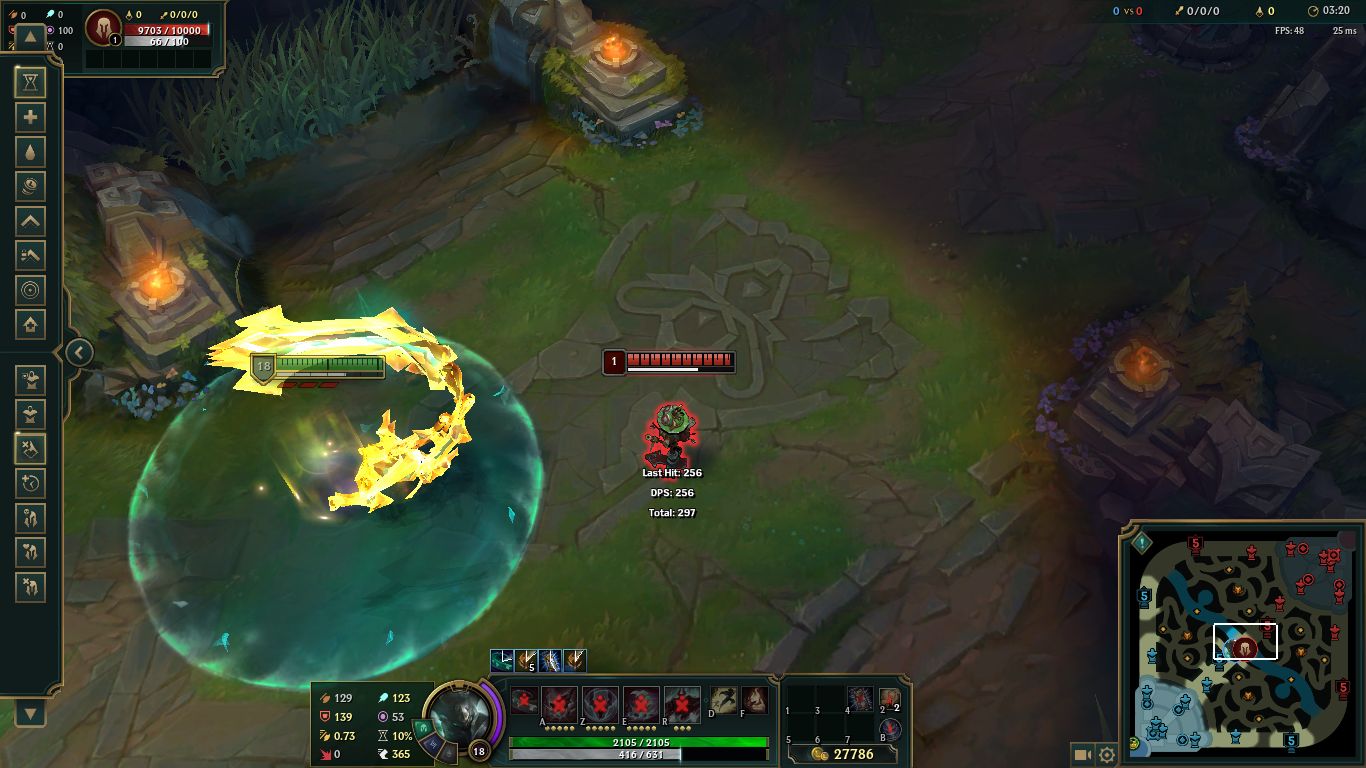Spawn an enemy practice dummy
Screen dimensions: 1366x768
30,414
